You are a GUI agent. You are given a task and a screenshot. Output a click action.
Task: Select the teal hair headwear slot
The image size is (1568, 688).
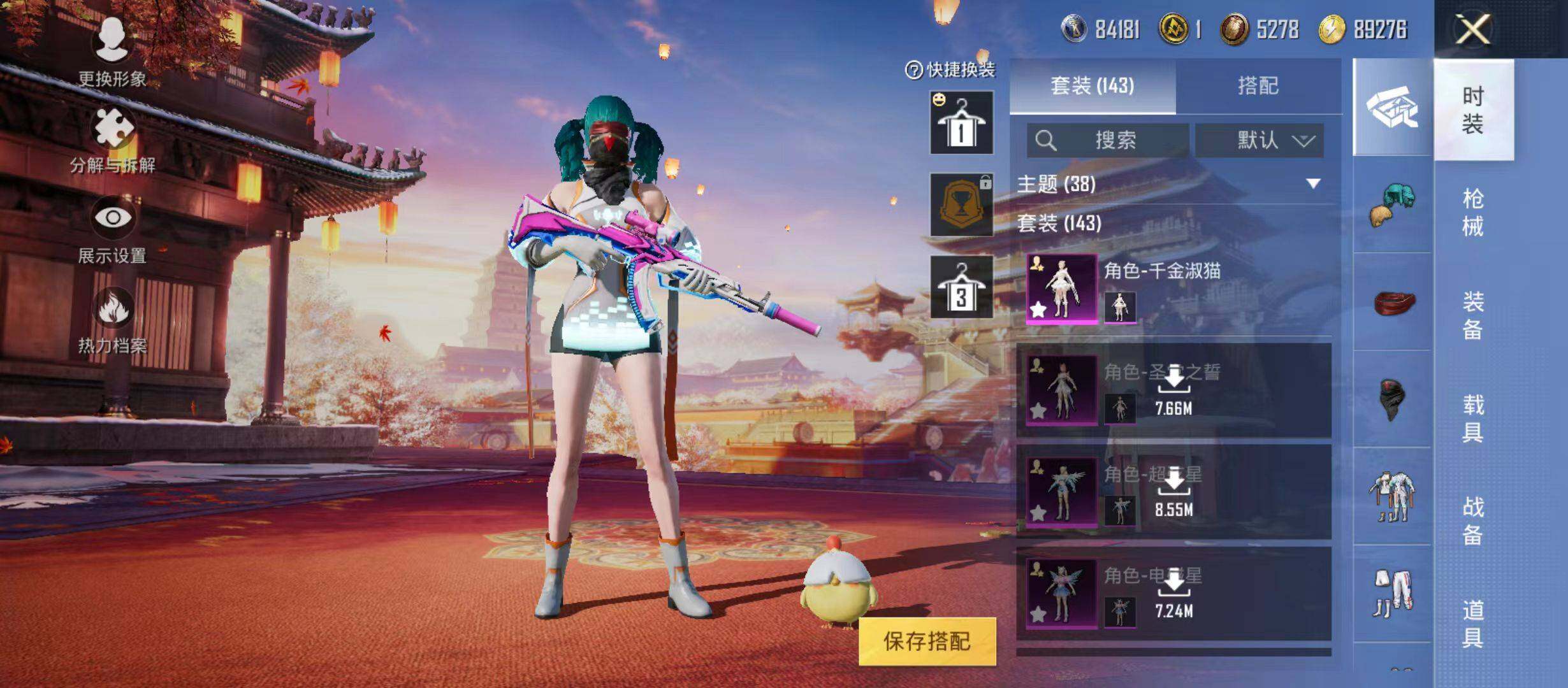[1392, 204]
